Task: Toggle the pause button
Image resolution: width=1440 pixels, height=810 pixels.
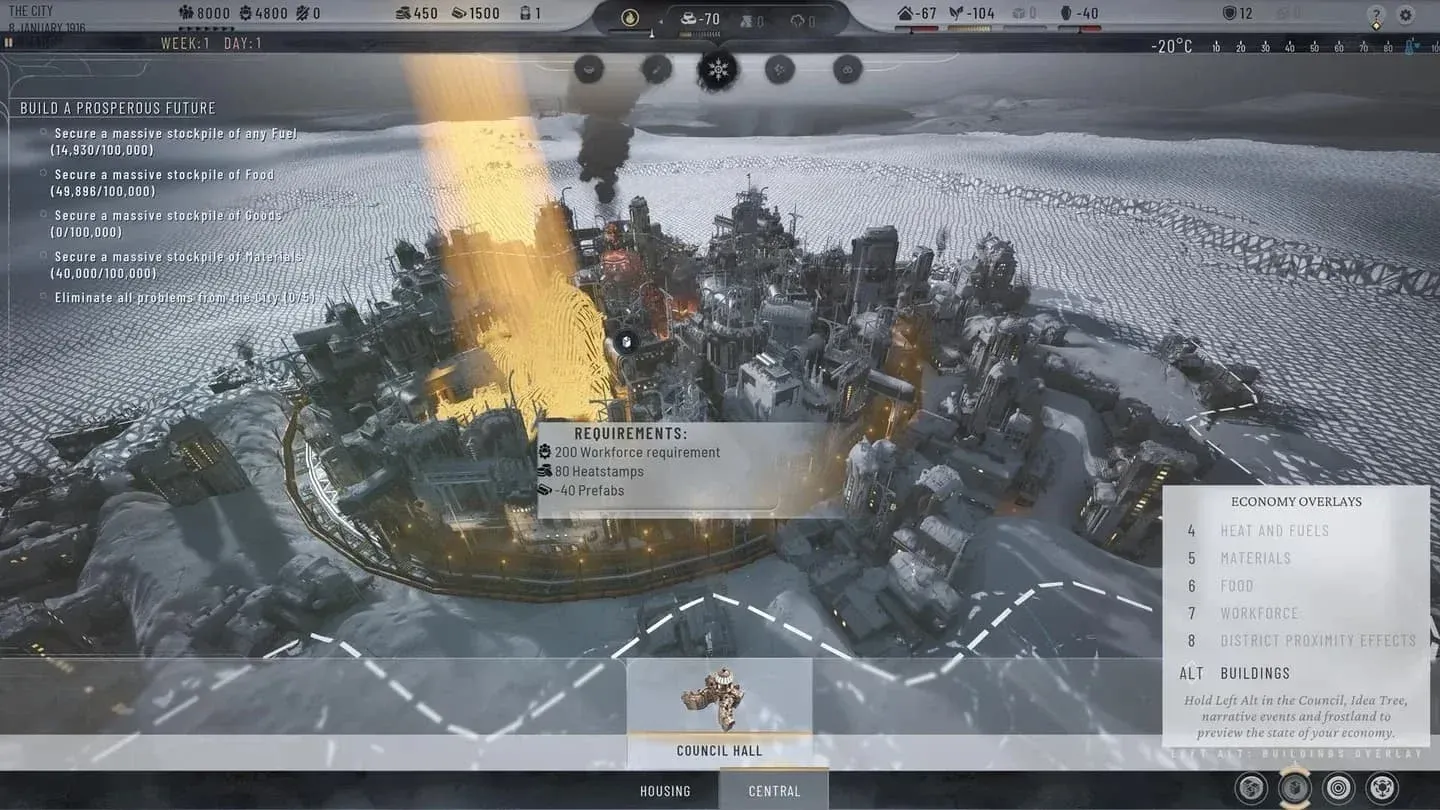Action: (x=9, y=43)
